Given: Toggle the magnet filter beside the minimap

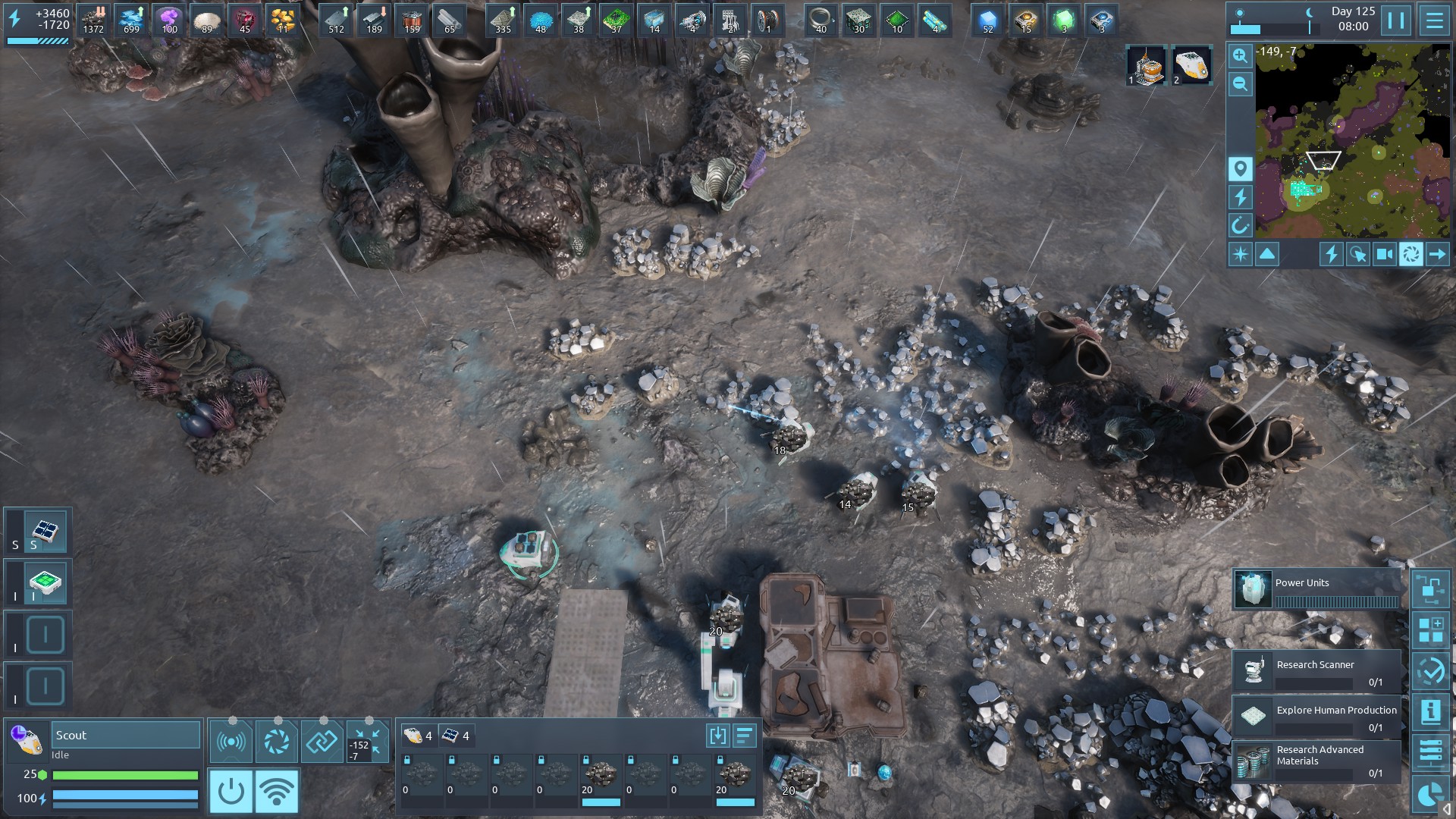Looking at the screenshot, I should pos(1240,225).
